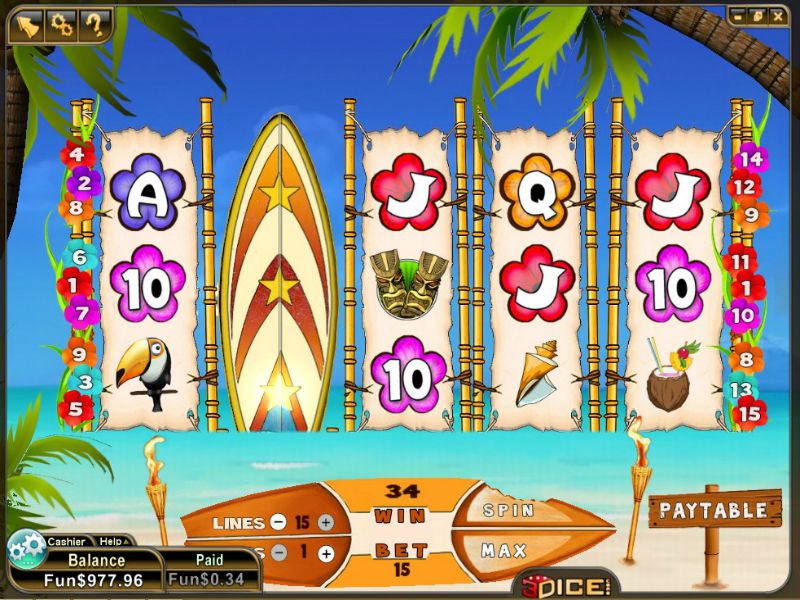The height and width of the screenshot is (600, 800).
Task: Spin the slot reels
Action: pos(508,510)
